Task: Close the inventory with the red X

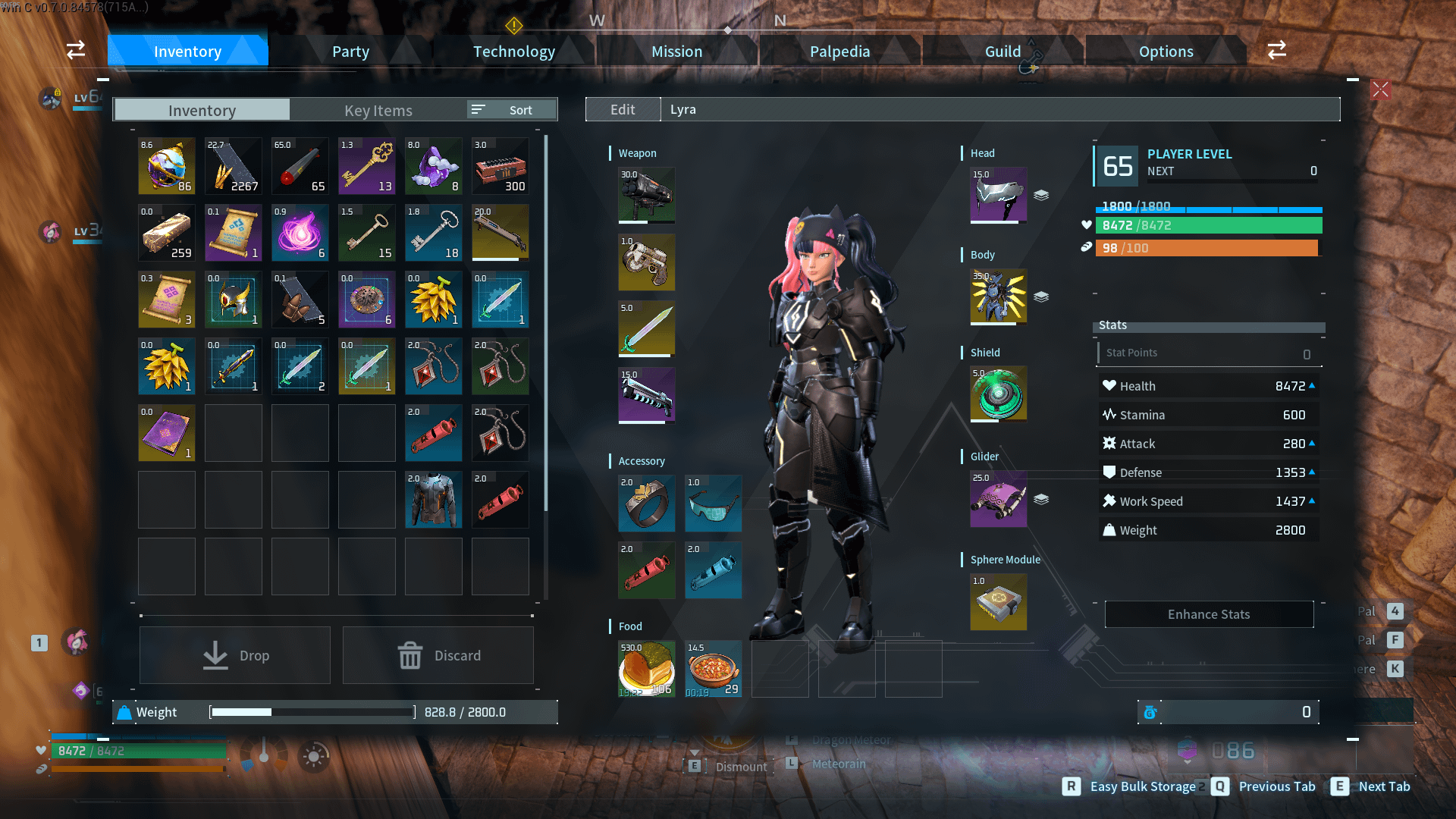Action: (1380, 89)
